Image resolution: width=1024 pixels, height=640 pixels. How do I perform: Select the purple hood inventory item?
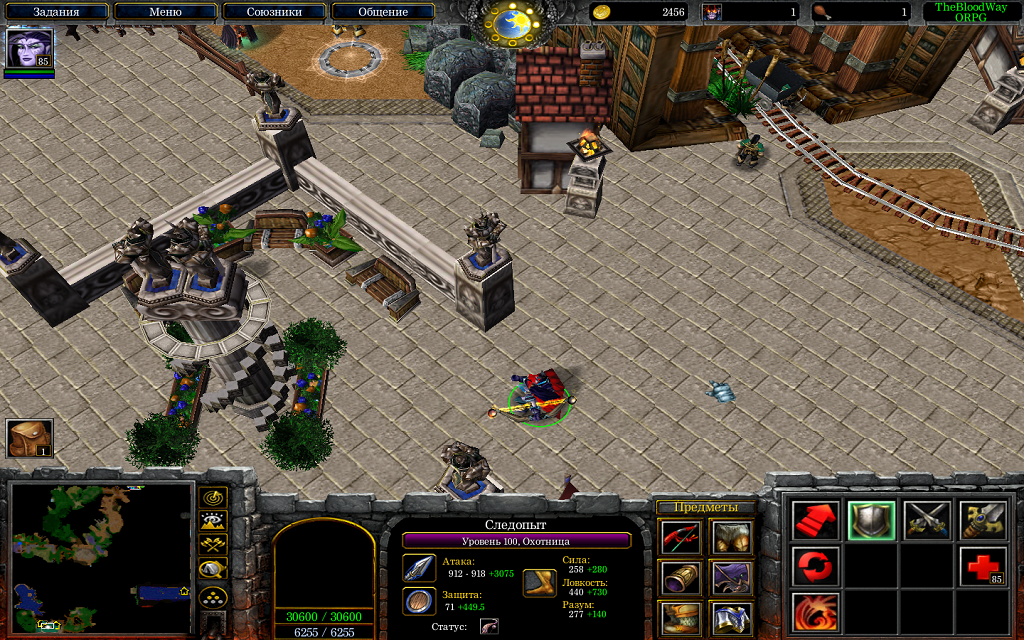pos(732,577)
